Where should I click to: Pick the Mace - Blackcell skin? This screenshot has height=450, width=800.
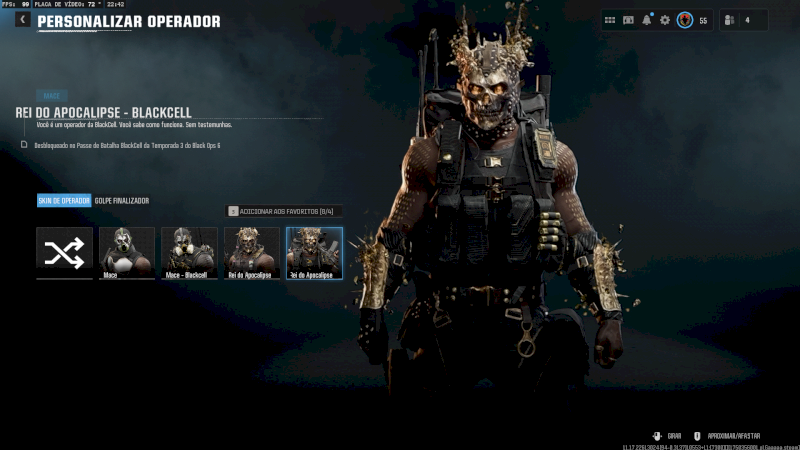pyautogui.click(x=189, y=252)
